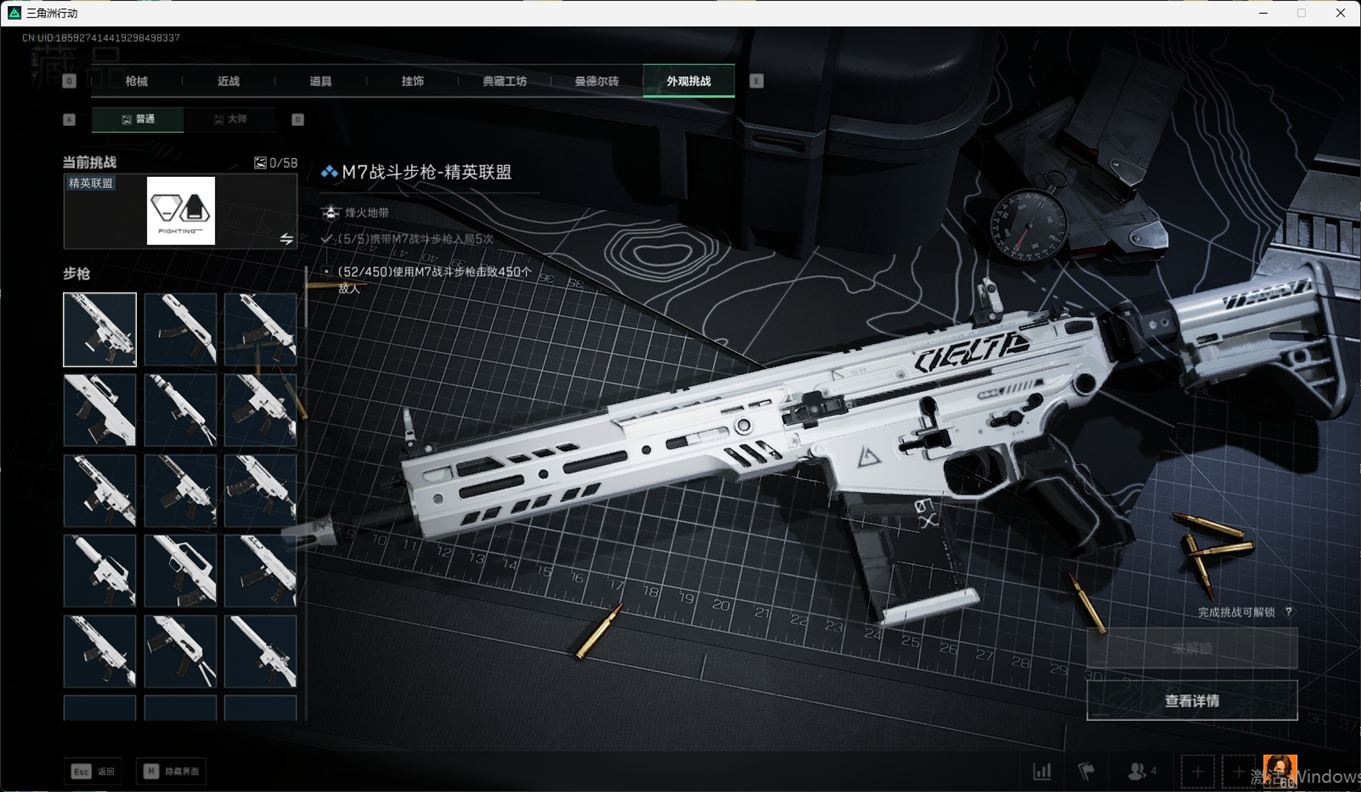Open the 近战 (melee) tab
Screen dimensions: 1361x792
(228, 81)
